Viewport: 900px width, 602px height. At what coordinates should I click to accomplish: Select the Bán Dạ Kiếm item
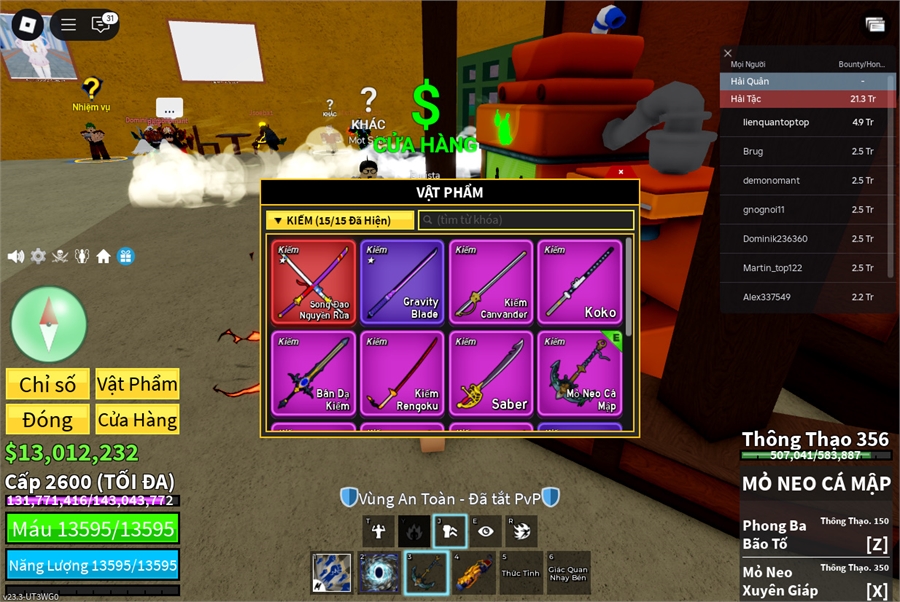pos(314,373)
